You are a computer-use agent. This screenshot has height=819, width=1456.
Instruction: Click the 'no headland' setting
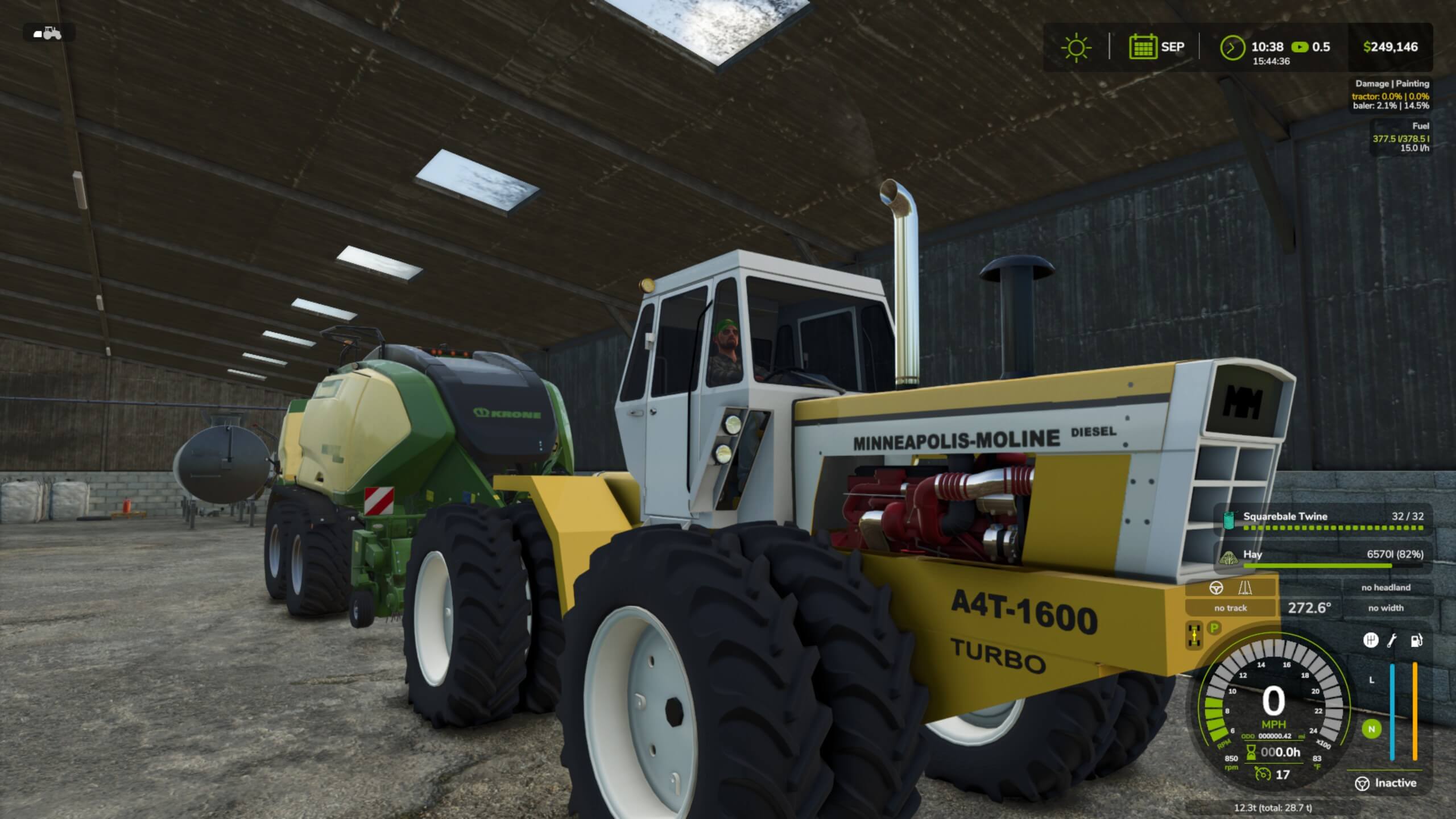pyautogui.click(x=1385, y=588)
